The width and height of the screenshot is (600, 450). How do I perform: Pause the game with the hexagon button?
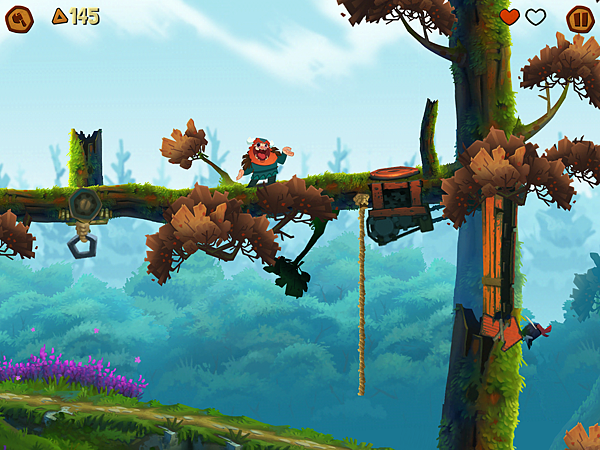[580, 19]
